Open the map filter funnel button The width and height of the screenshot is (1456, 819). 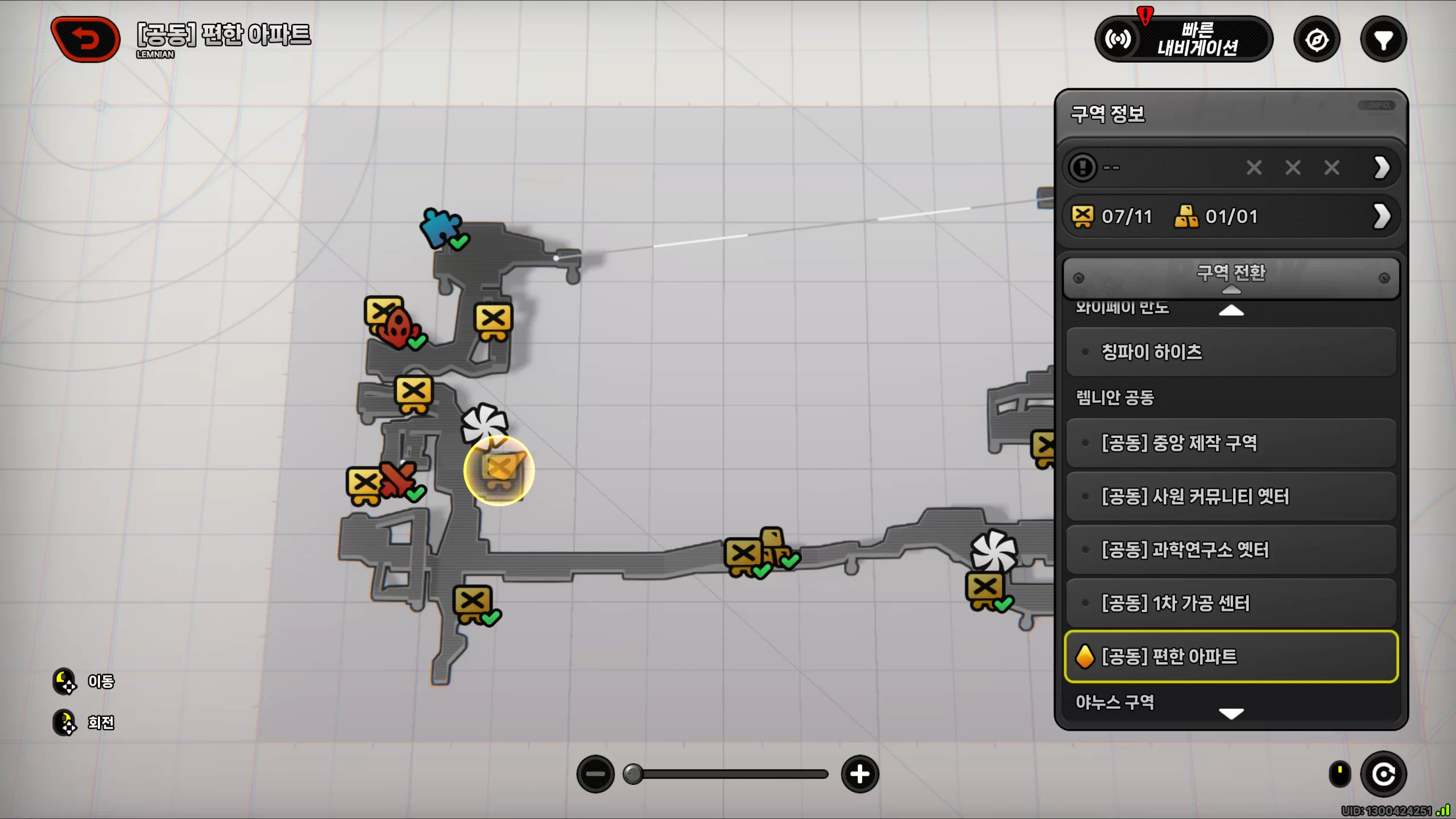[1383, 40]
